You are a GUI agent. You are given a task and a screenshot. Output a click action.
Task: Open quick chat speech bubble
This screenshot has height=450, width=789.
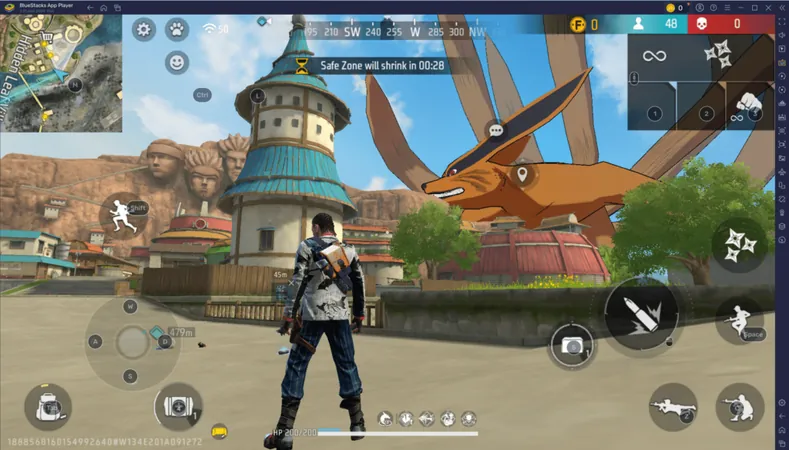pos(495,130)
